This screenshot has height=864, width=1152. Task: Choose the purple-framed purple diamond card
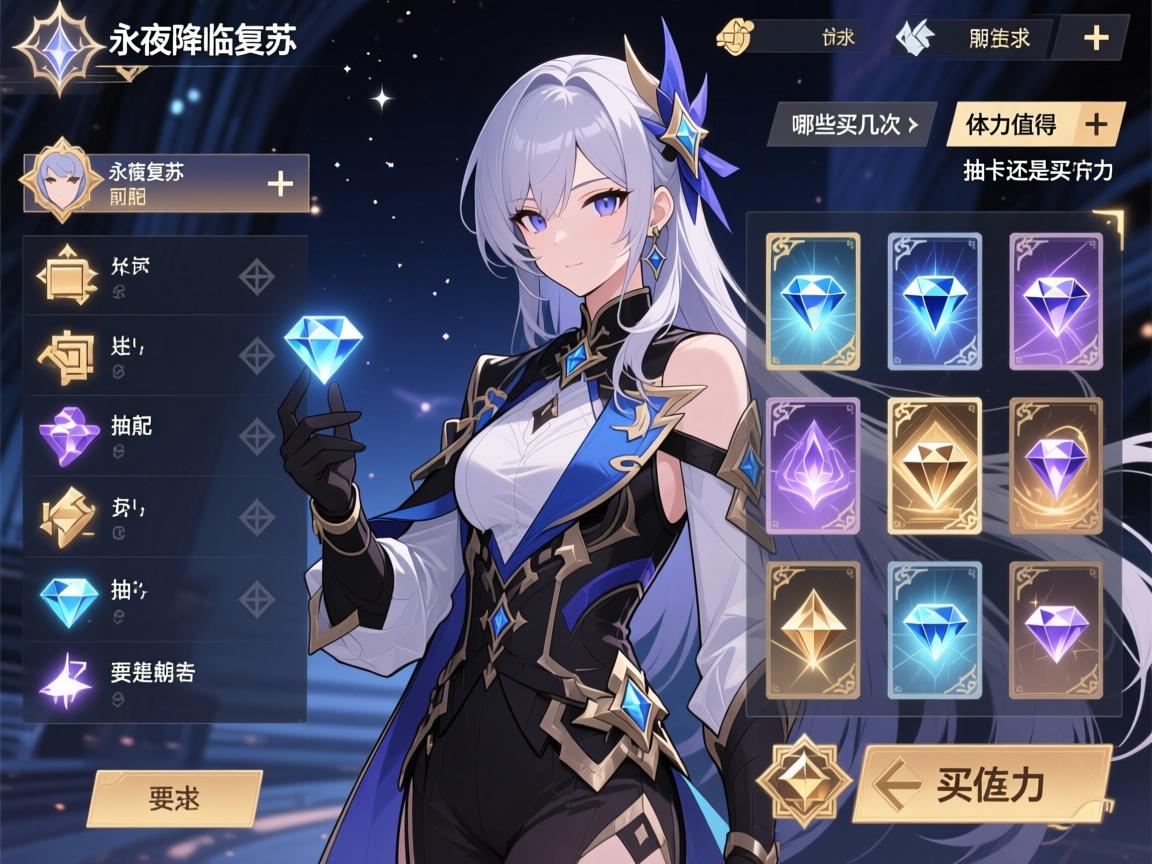click(1055, 301)
